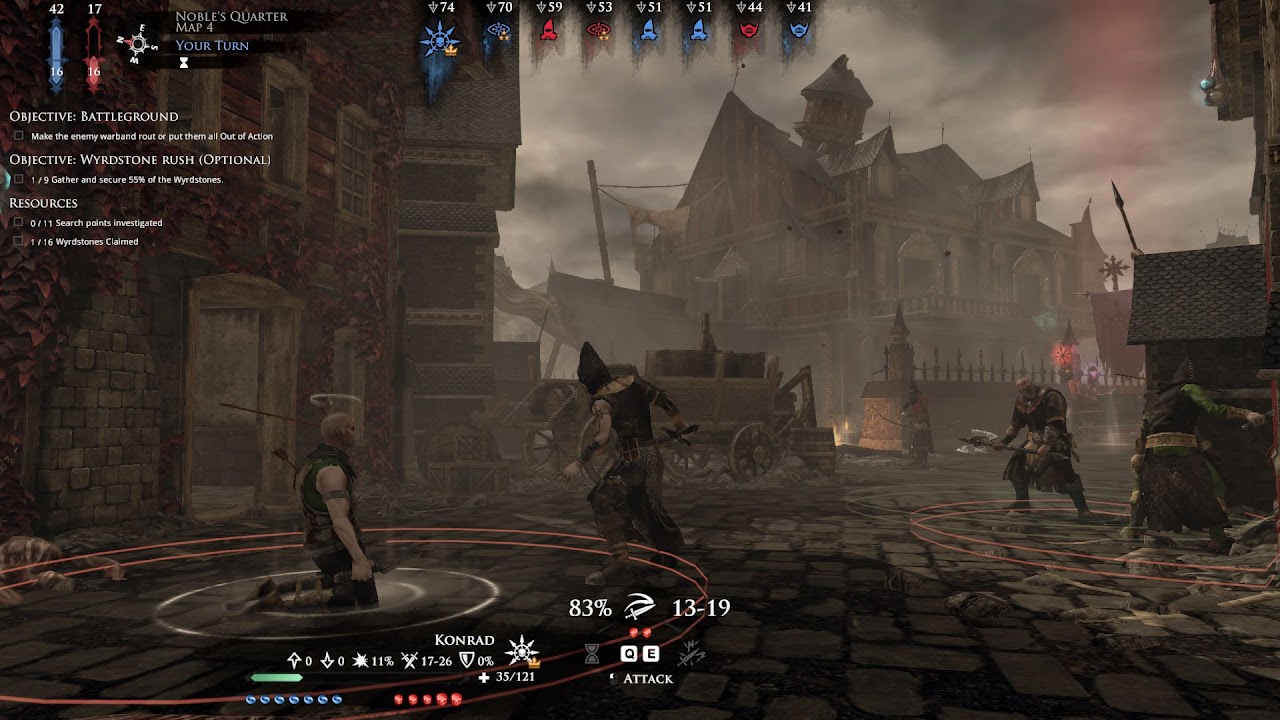Select the greyed-out crossed weapons action icon

pos(689,654)
